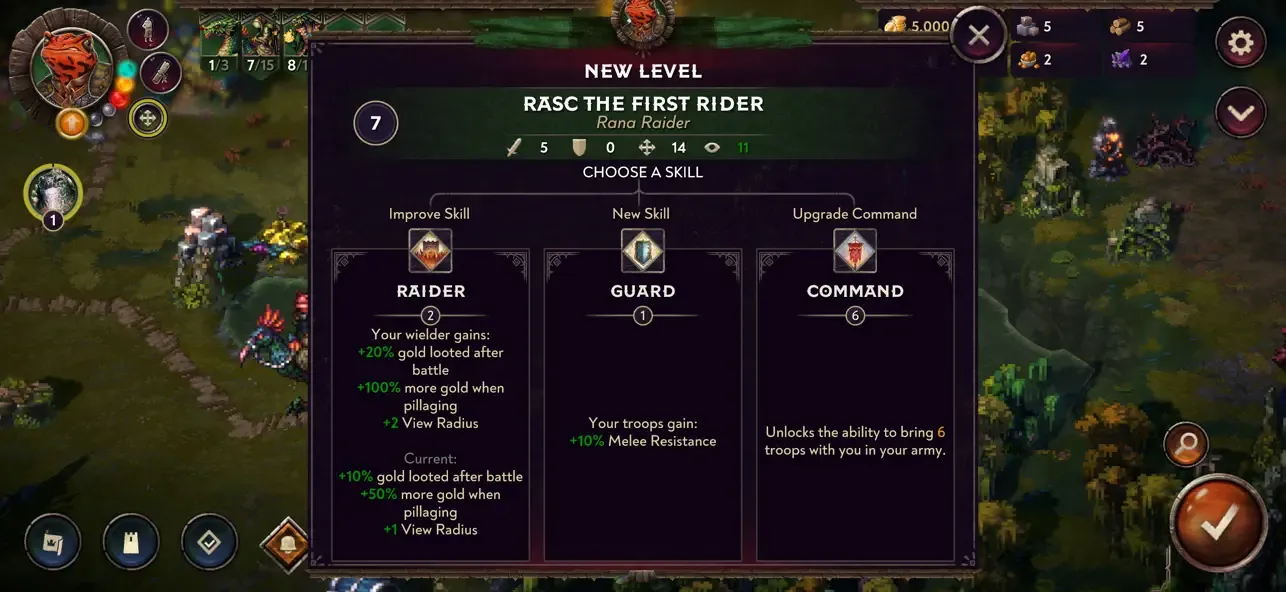Open the settings gear menu
Screen dimensions: 1286x592
pyautogui.click(x=1241, y=43)
